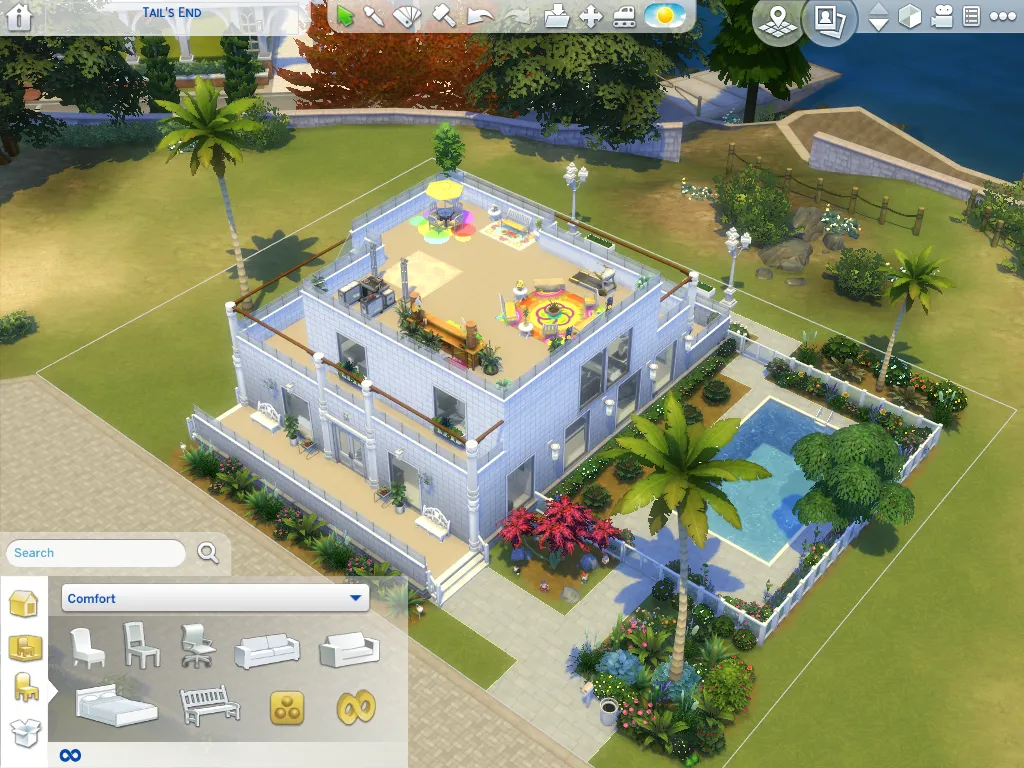Select the double bed category

117,705
